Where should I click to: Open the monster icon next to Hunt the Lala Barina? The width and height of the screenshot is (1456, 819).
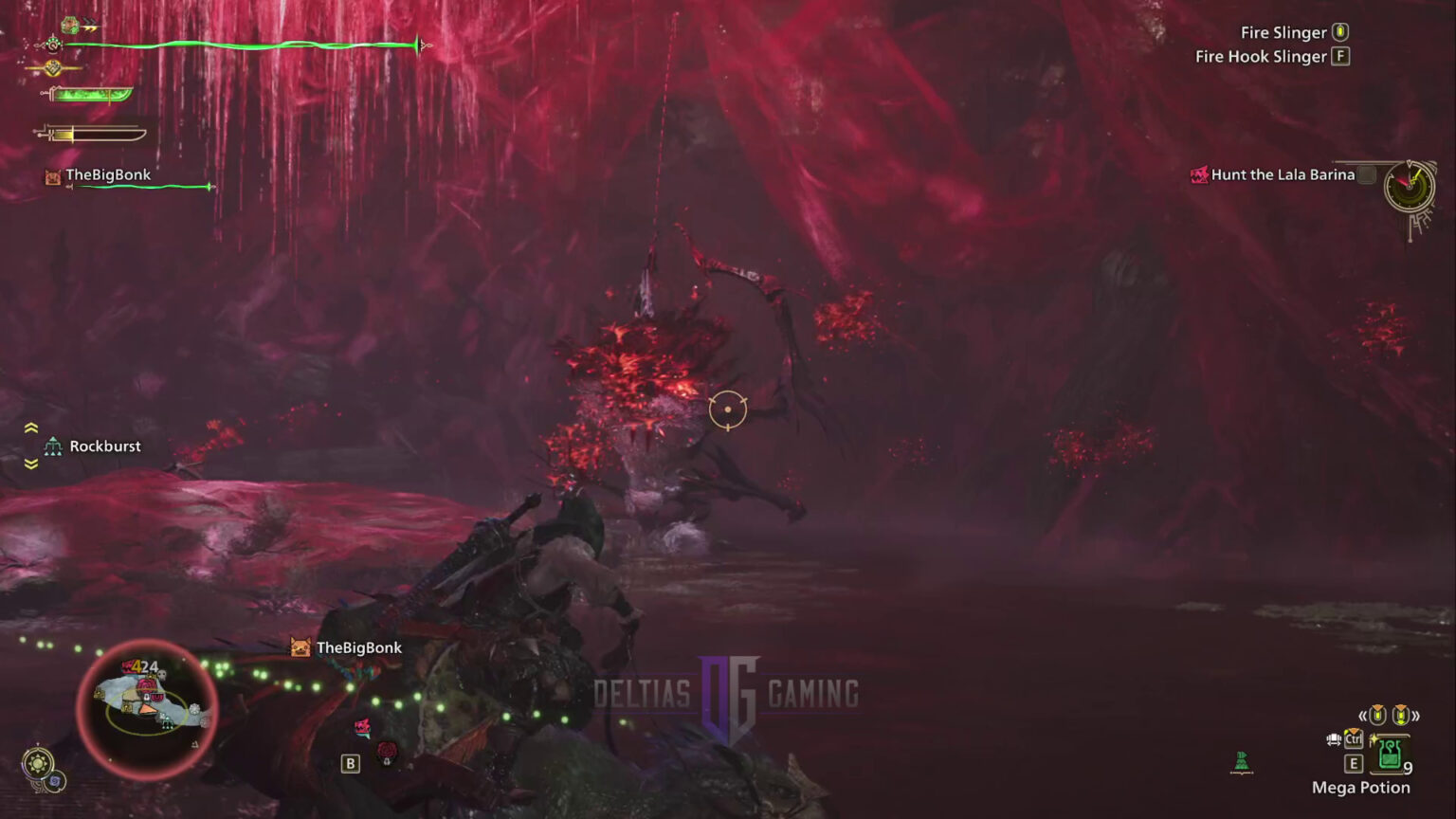1199,174
